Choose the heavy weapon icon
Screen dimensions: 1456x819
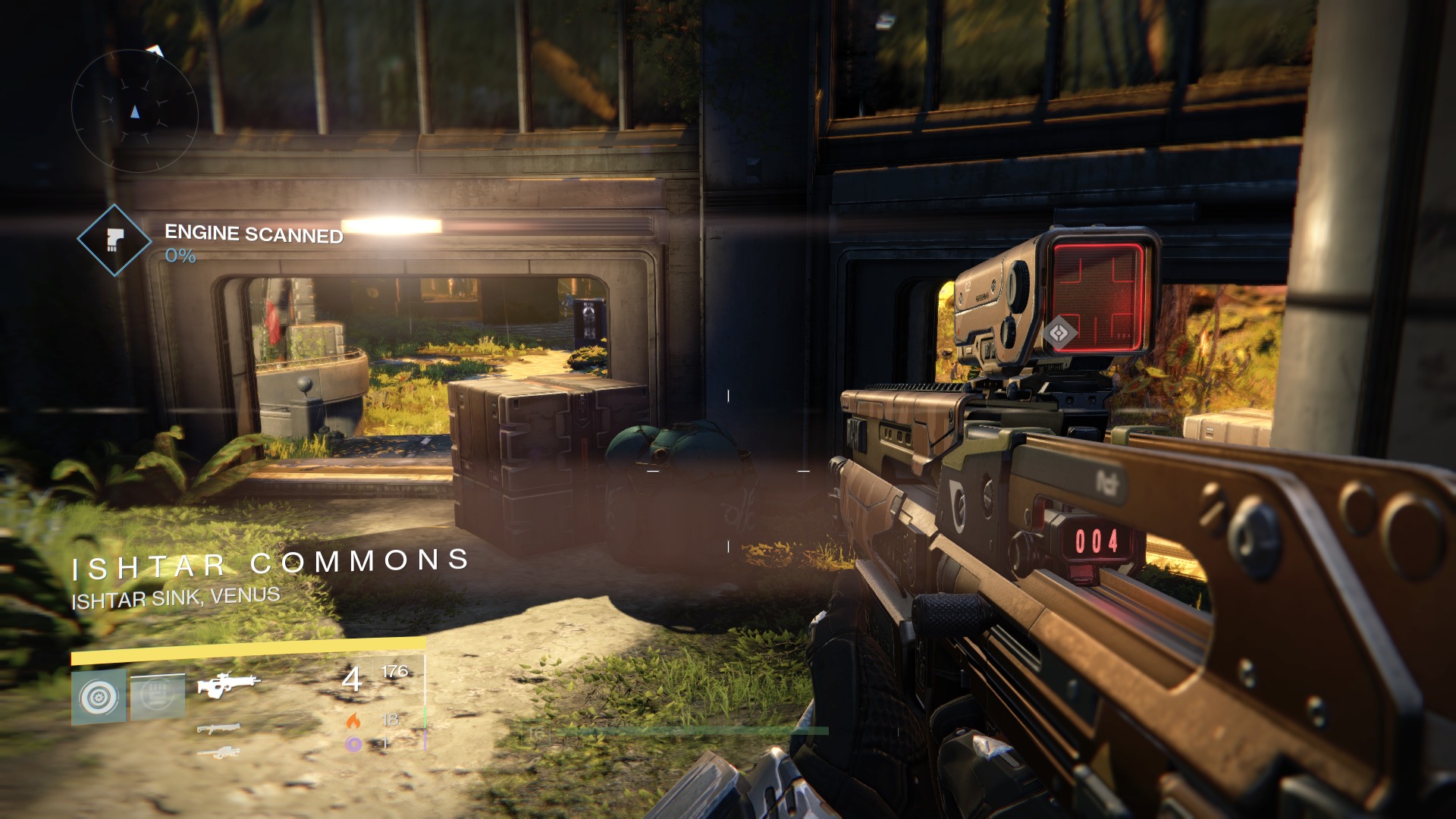[x=218, y=752]
